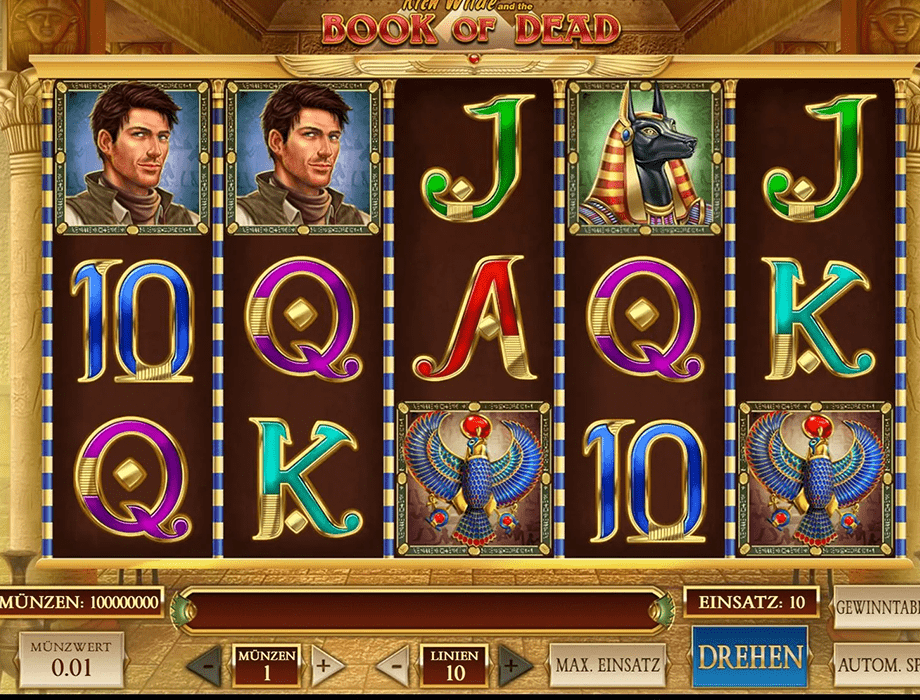Increase the Münzen coin count

[327, 663]
